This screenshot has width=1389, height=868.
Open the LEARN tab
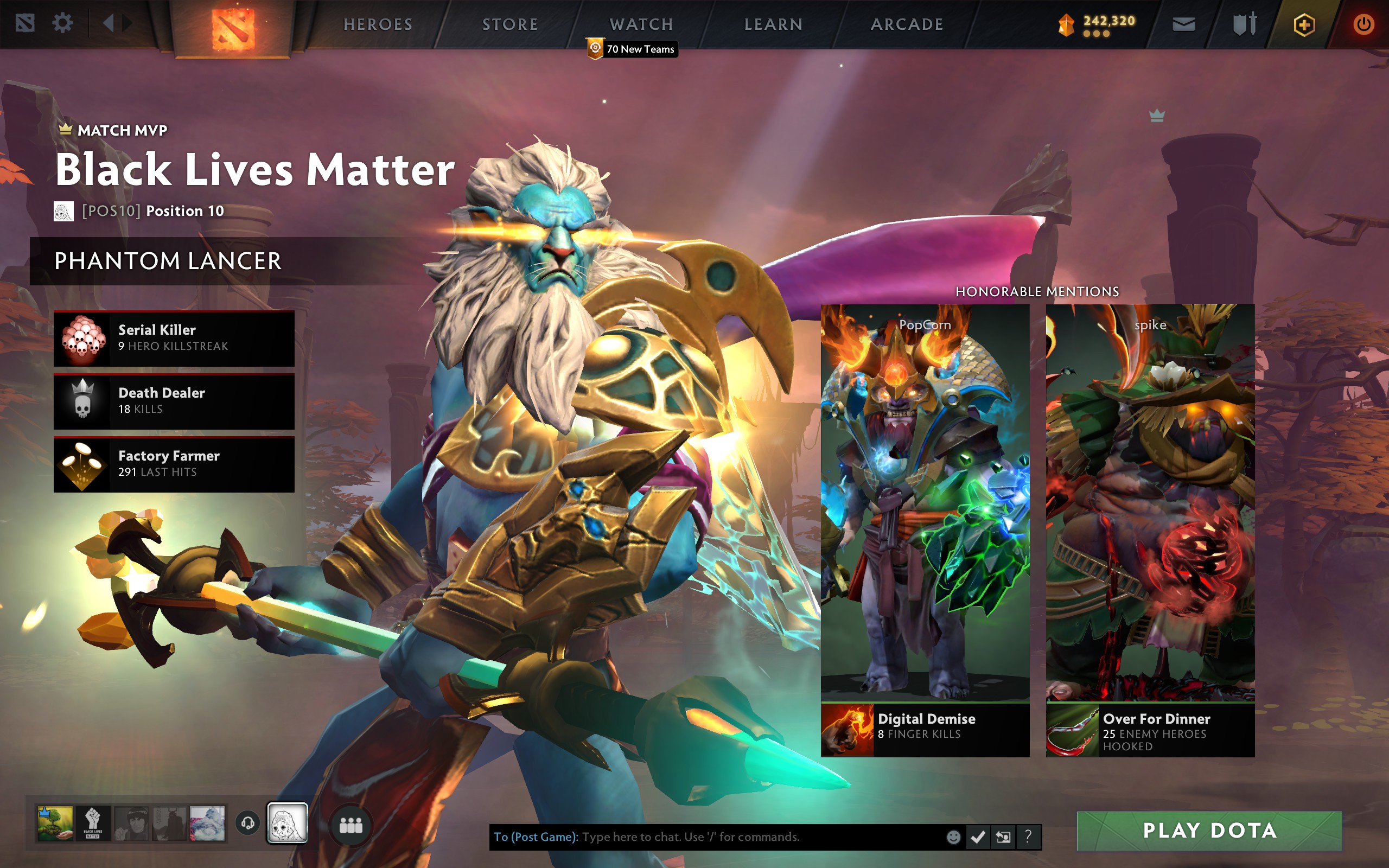pos(773,24)
